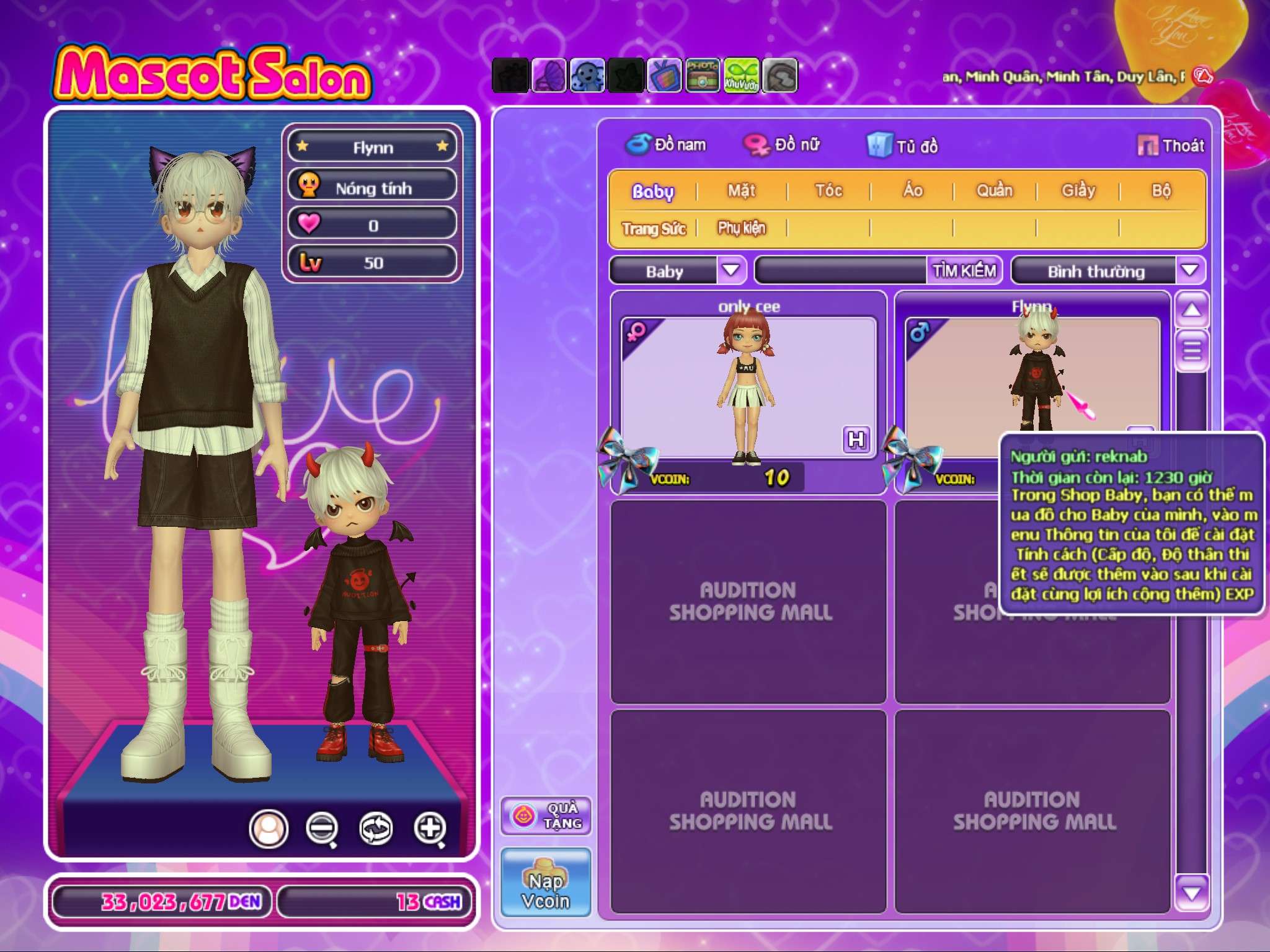Click the TÌM KIẾM search button

(x=964, y=271)
